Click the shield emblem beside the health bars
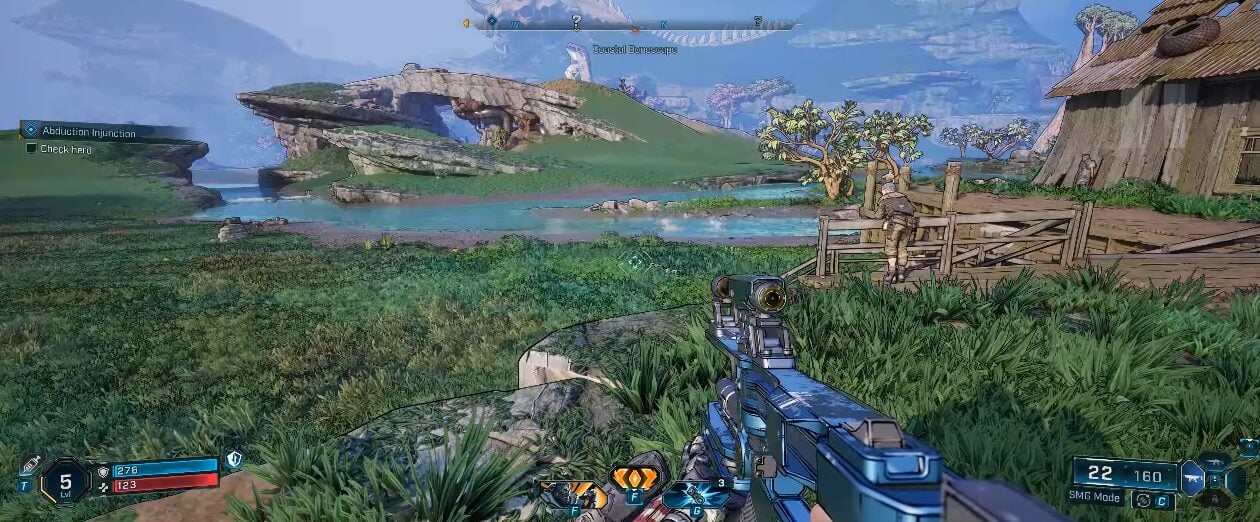The image size is (1260, 522). [x=233, y=460]
